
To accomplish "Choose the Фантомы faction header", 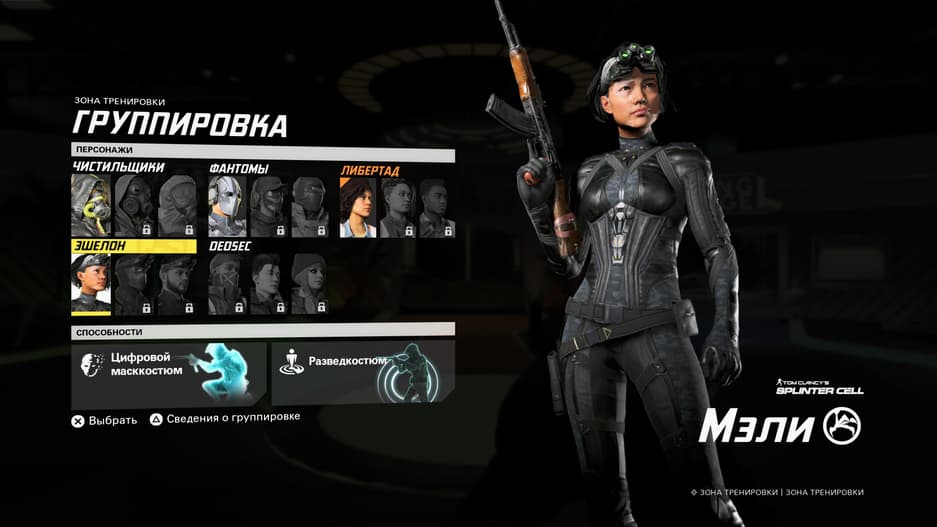I will (x=239, y=168).
